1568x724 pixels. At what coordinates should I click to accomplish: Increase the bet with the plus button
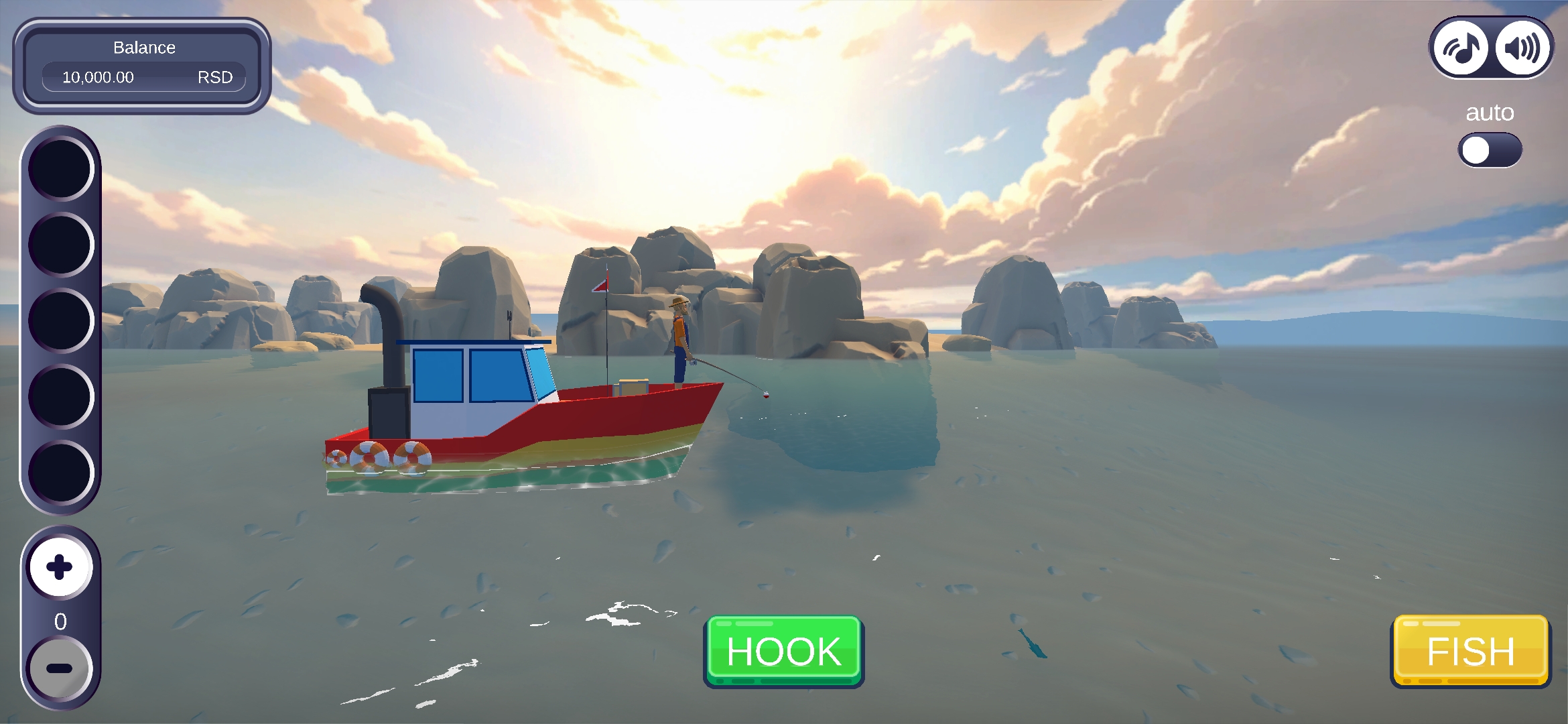tap(60, 567)
